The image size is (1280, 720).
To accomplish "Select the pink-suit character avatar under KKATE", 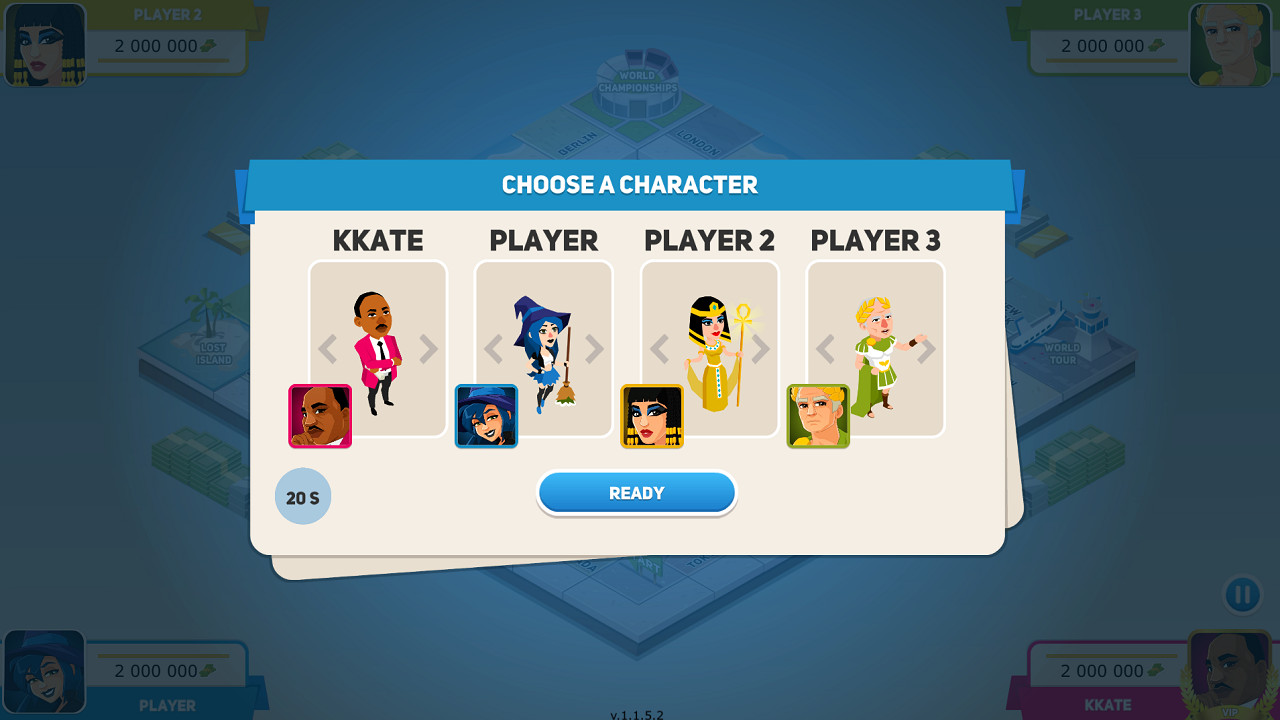I will coord(319,416).
